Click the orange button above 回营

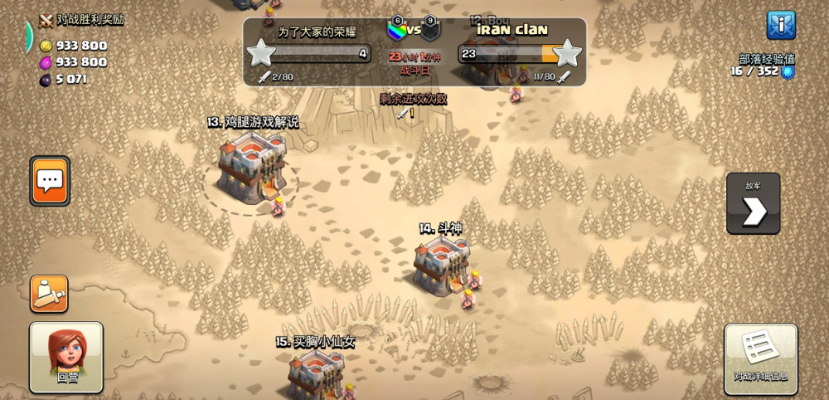click(49, 293)
